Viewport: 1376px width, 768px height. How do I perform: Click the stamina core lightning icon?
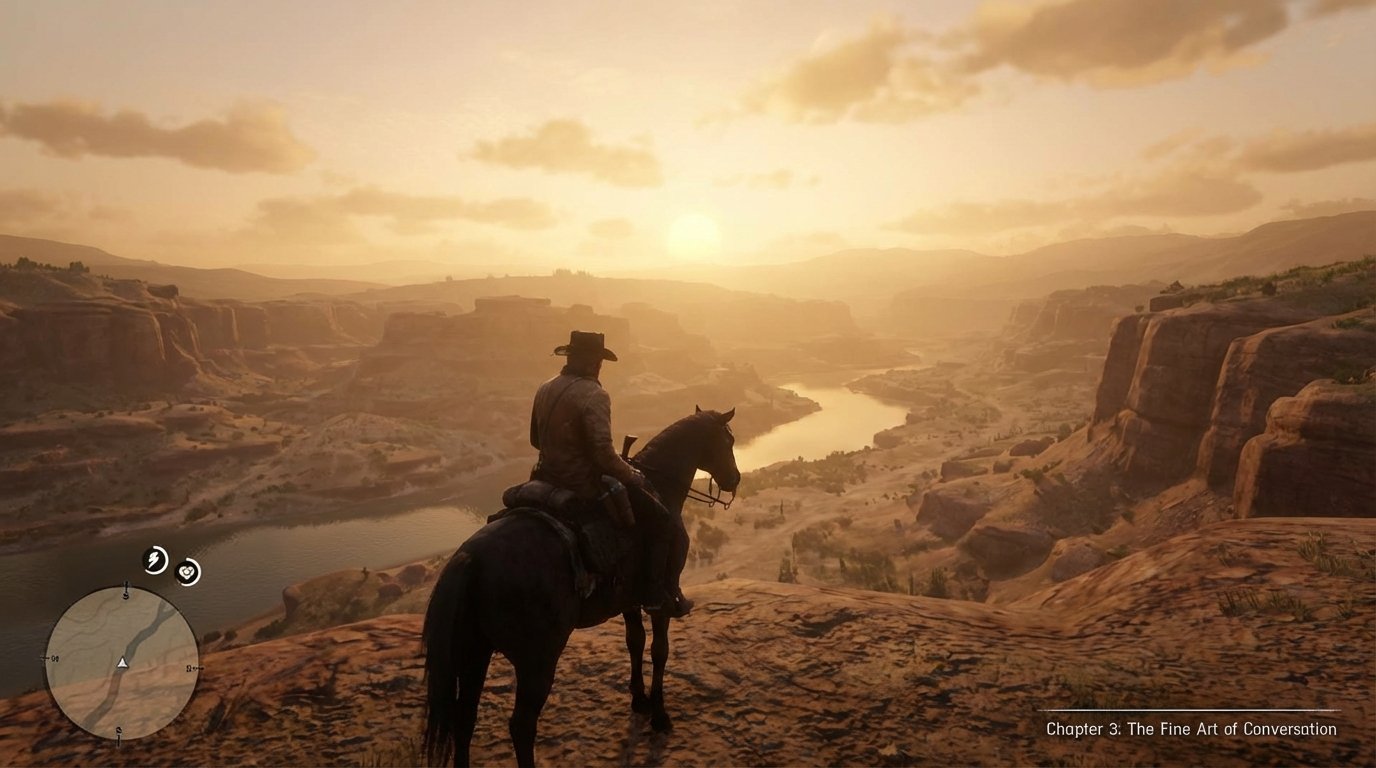[154, 559]
